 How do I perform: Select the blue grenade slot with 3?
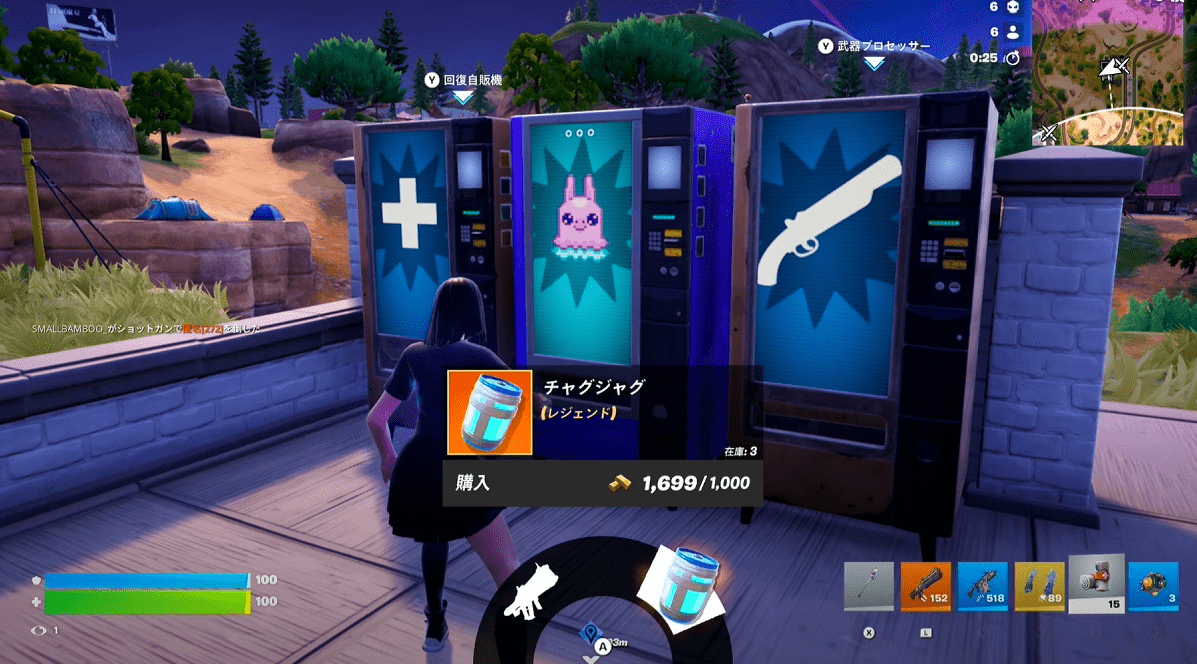pos(1153,587)
